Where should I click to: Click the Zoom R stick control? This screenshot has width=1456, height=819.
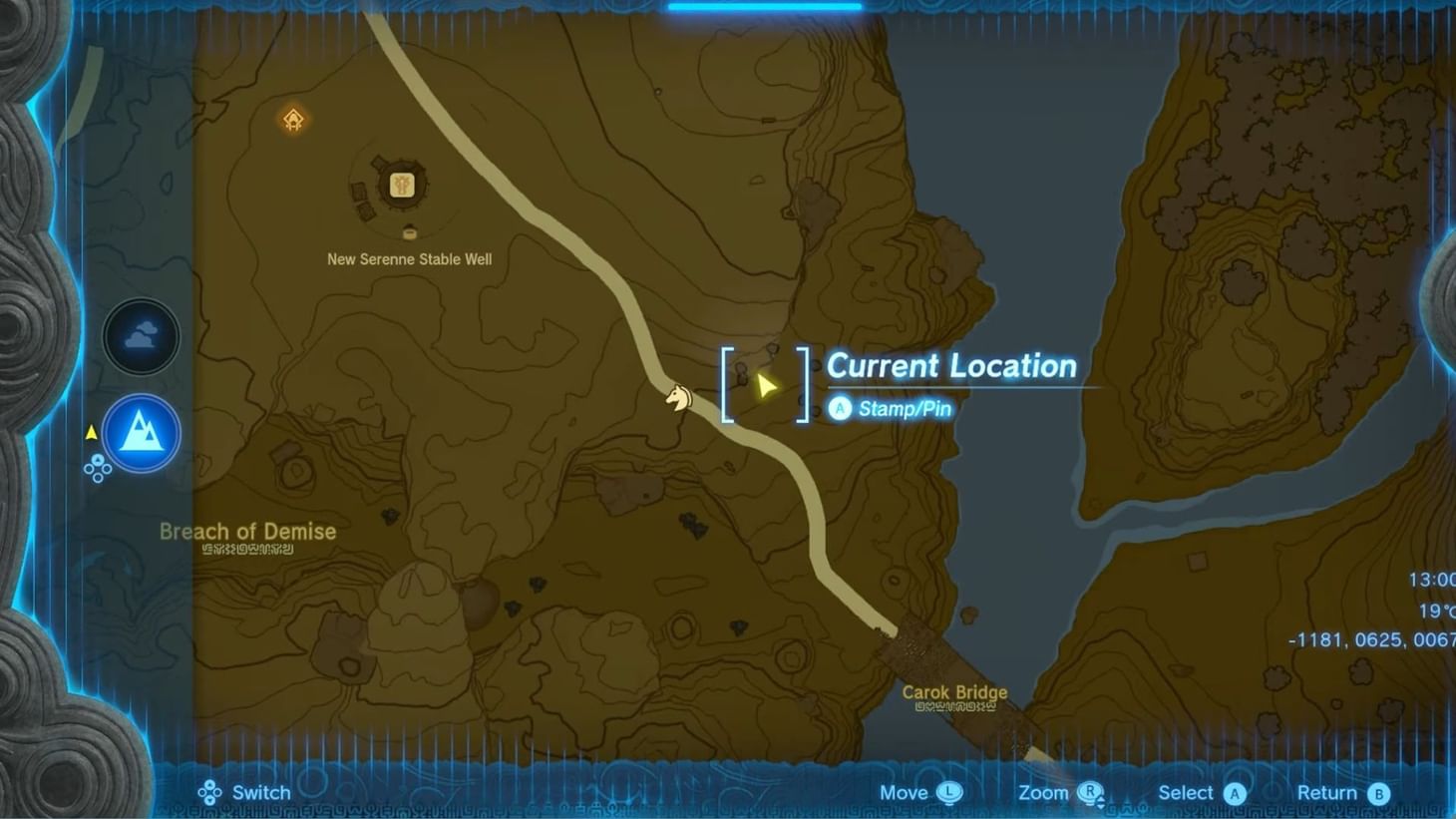(1089, 790)
